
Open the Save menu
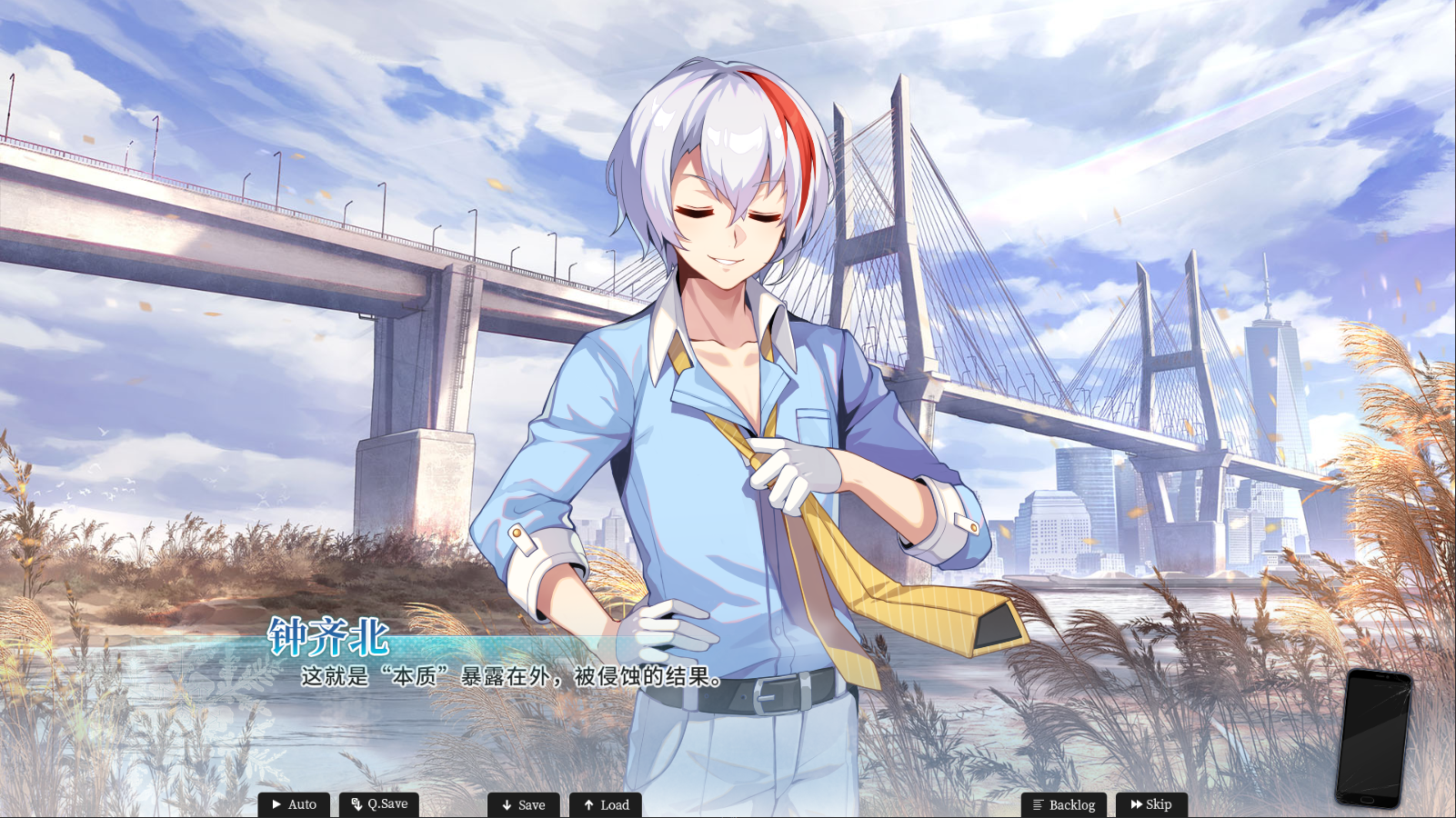coord(523,805)
